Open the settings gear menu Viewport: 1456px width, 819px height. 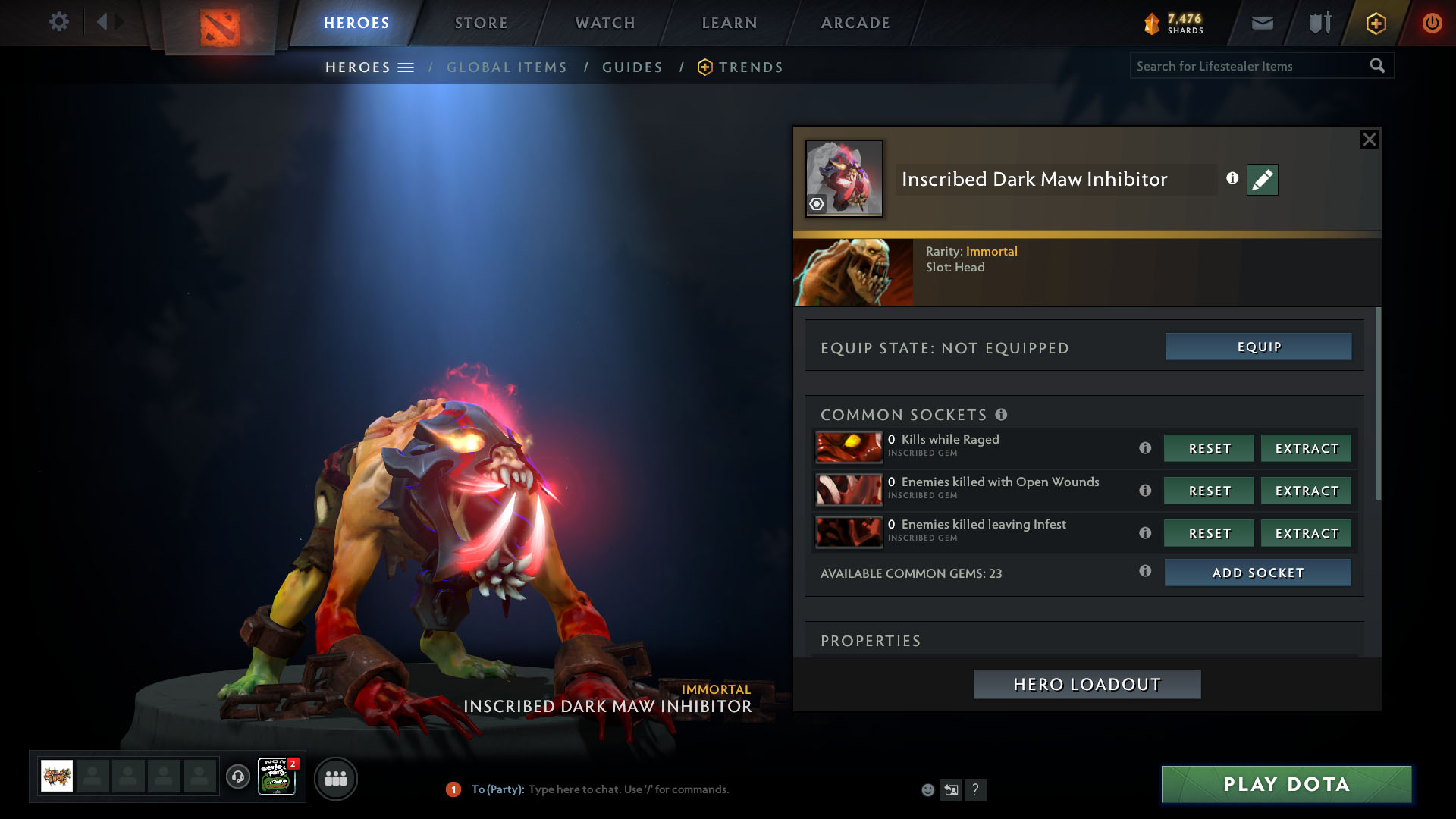58,22
